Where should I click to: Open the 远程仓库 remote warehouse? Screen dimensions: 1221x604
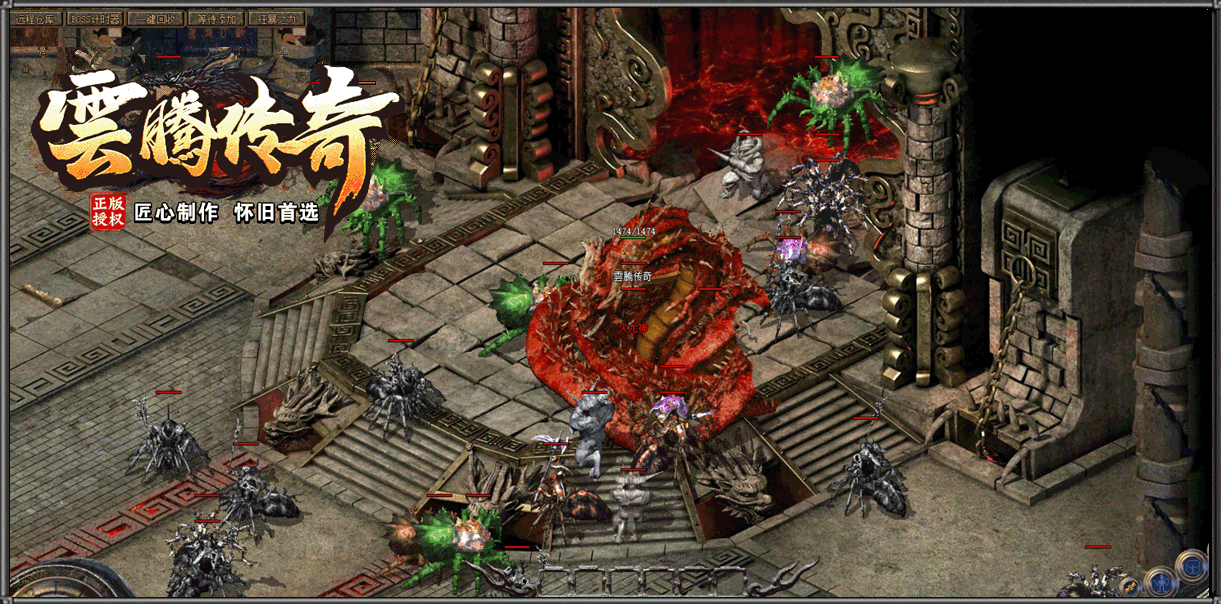(36, 18)
